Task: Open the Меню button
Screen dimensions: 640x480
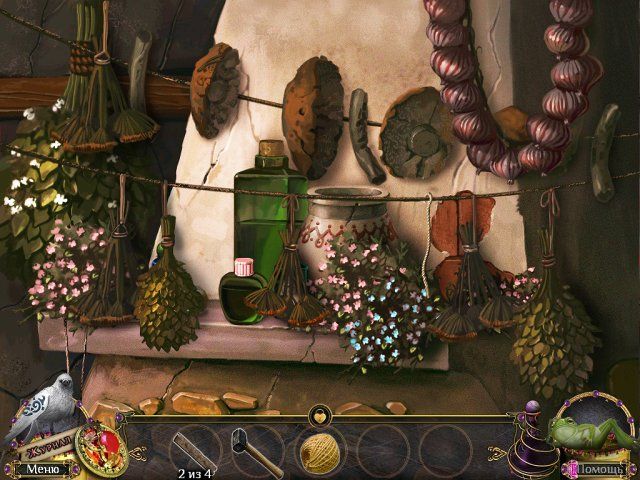Action: click(42, 467)
